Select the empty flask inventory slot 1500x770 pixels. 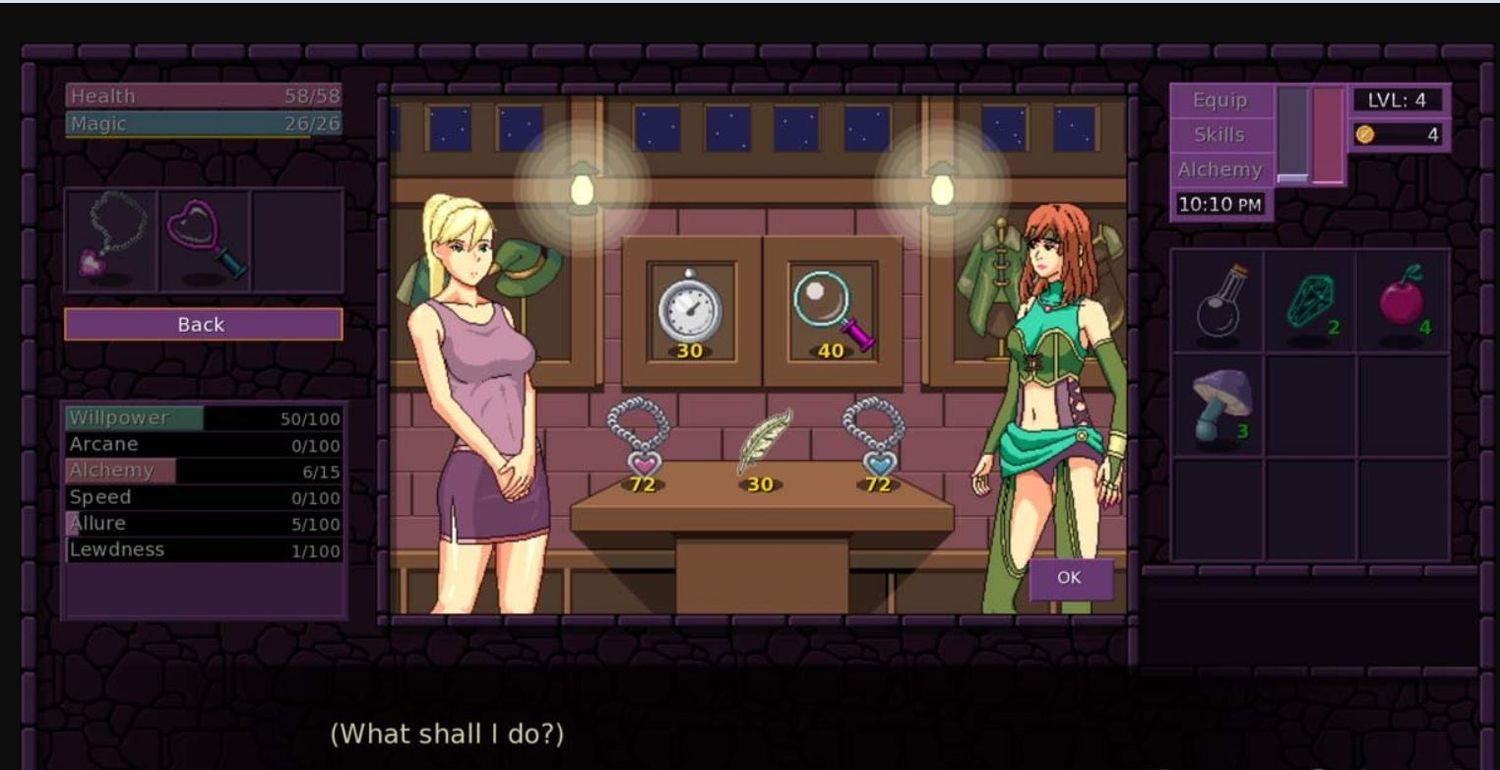tap(1218, 300)
